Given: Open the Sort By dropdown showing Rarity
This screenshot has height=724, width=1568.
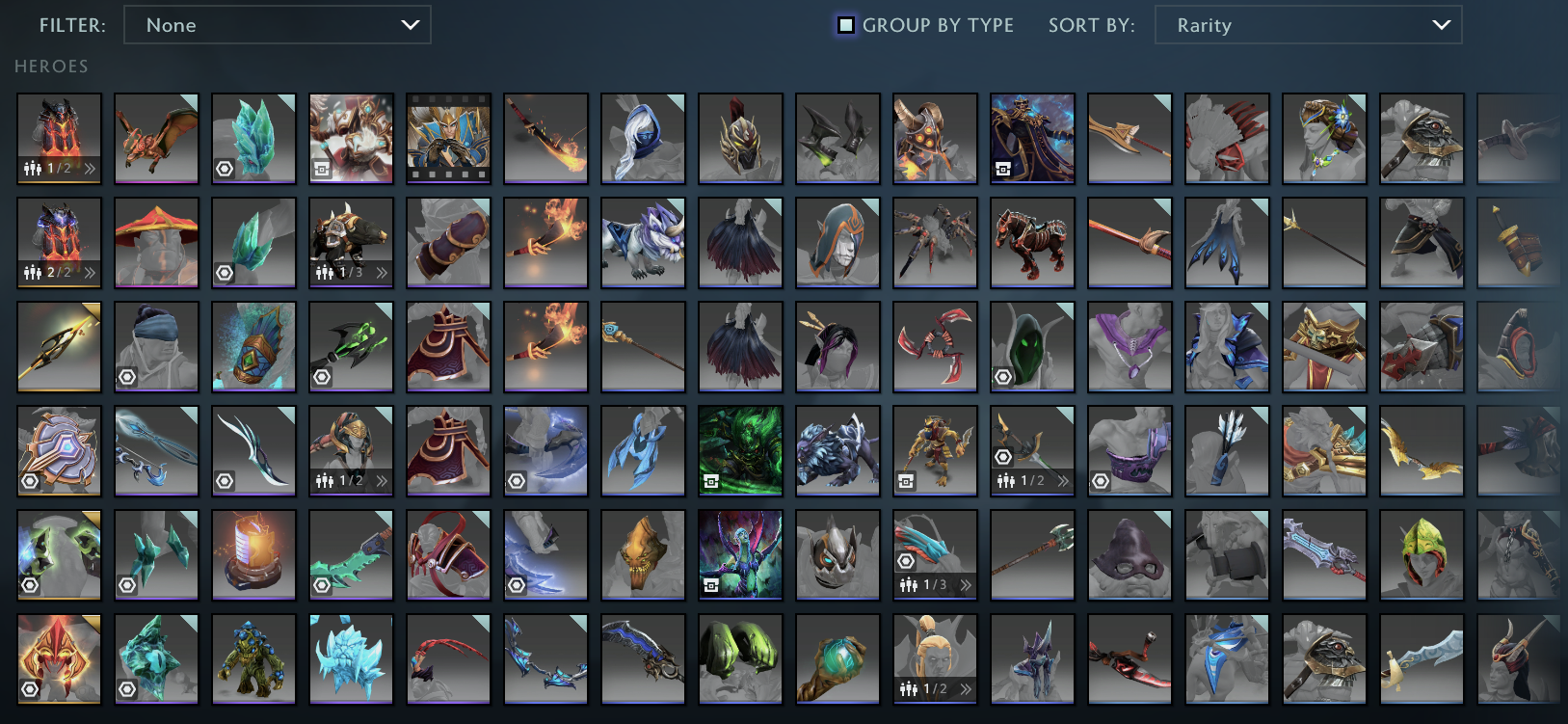Looking at the screenshot, I should click(1307, 25).
